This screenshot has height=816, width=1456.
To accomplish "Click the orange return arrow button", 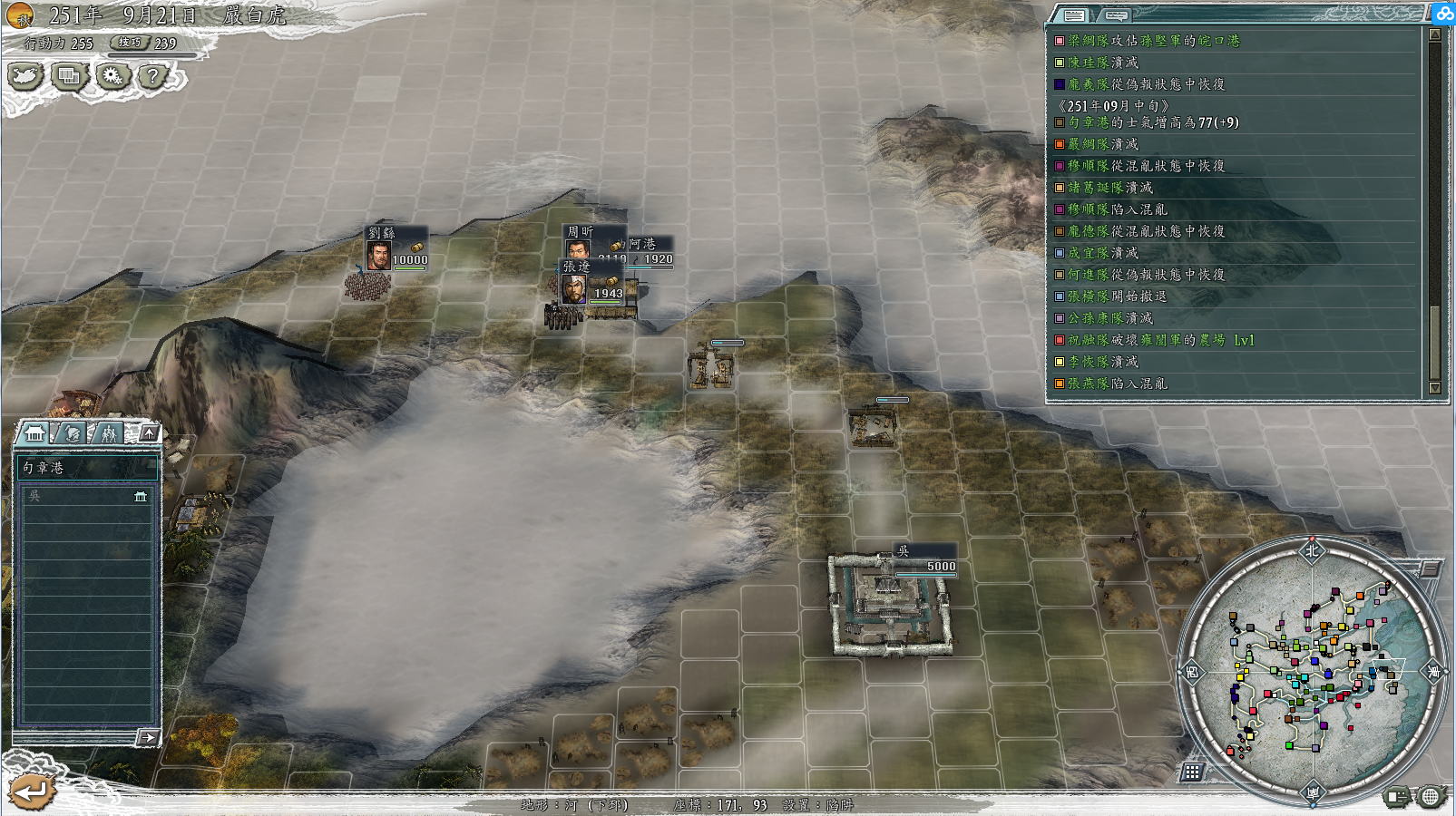I will (31, 792).
